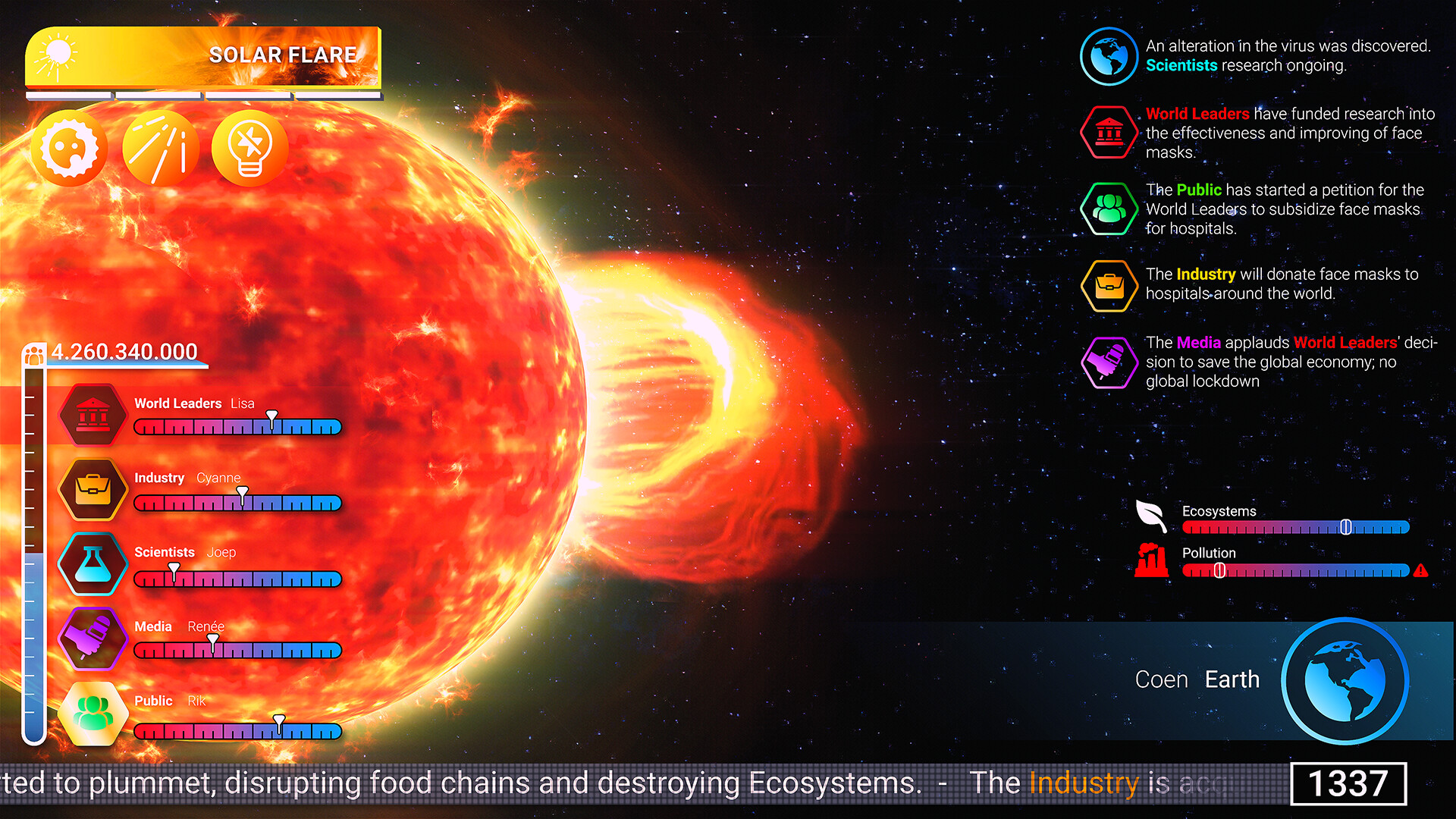The height and width of the screenshot is (819, 1456).
Task: Click the Industry briefcase icon
Action: (x=92, y=488)
